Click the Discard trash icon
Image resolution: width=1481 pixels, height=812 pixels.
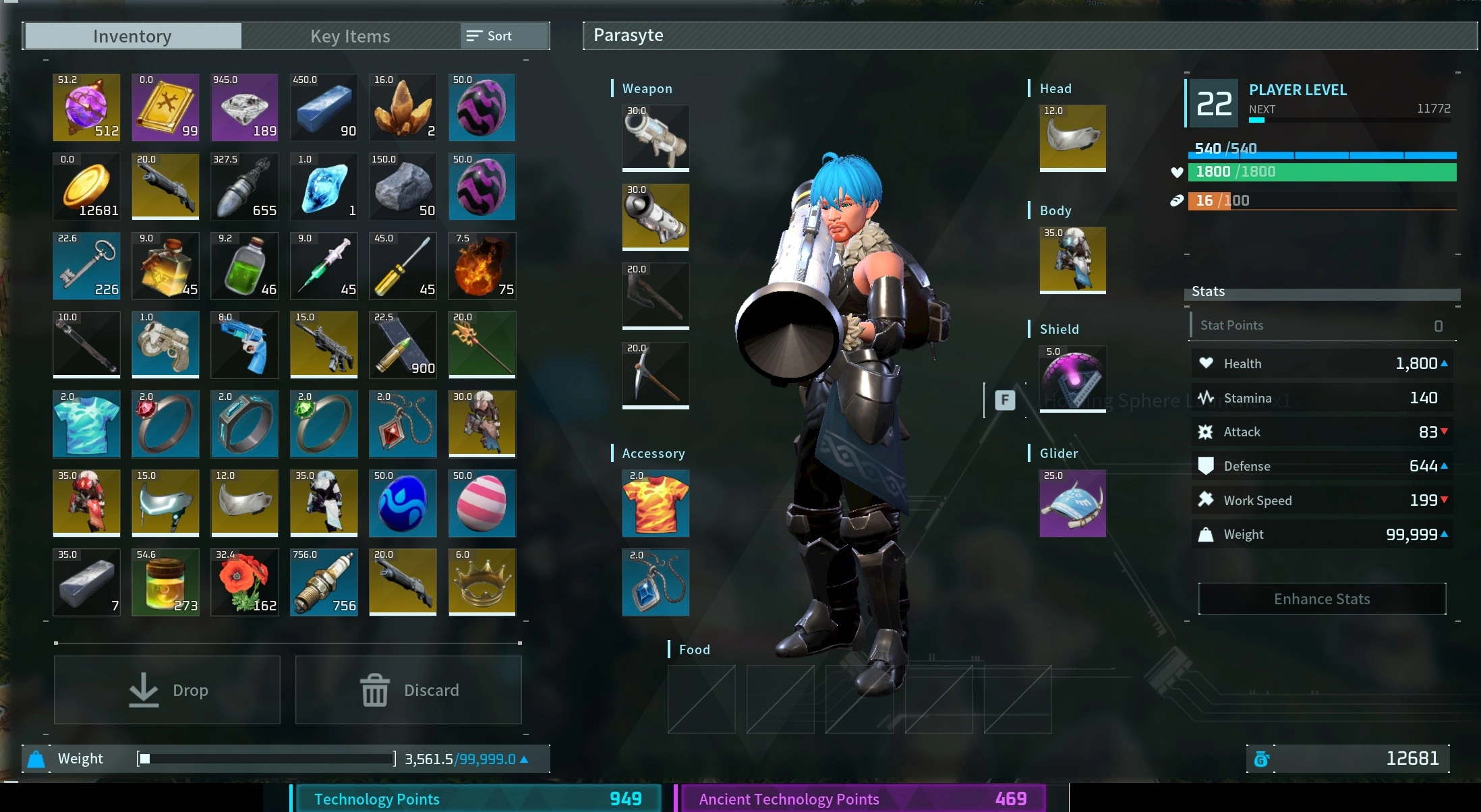click(x=375, y=689)
